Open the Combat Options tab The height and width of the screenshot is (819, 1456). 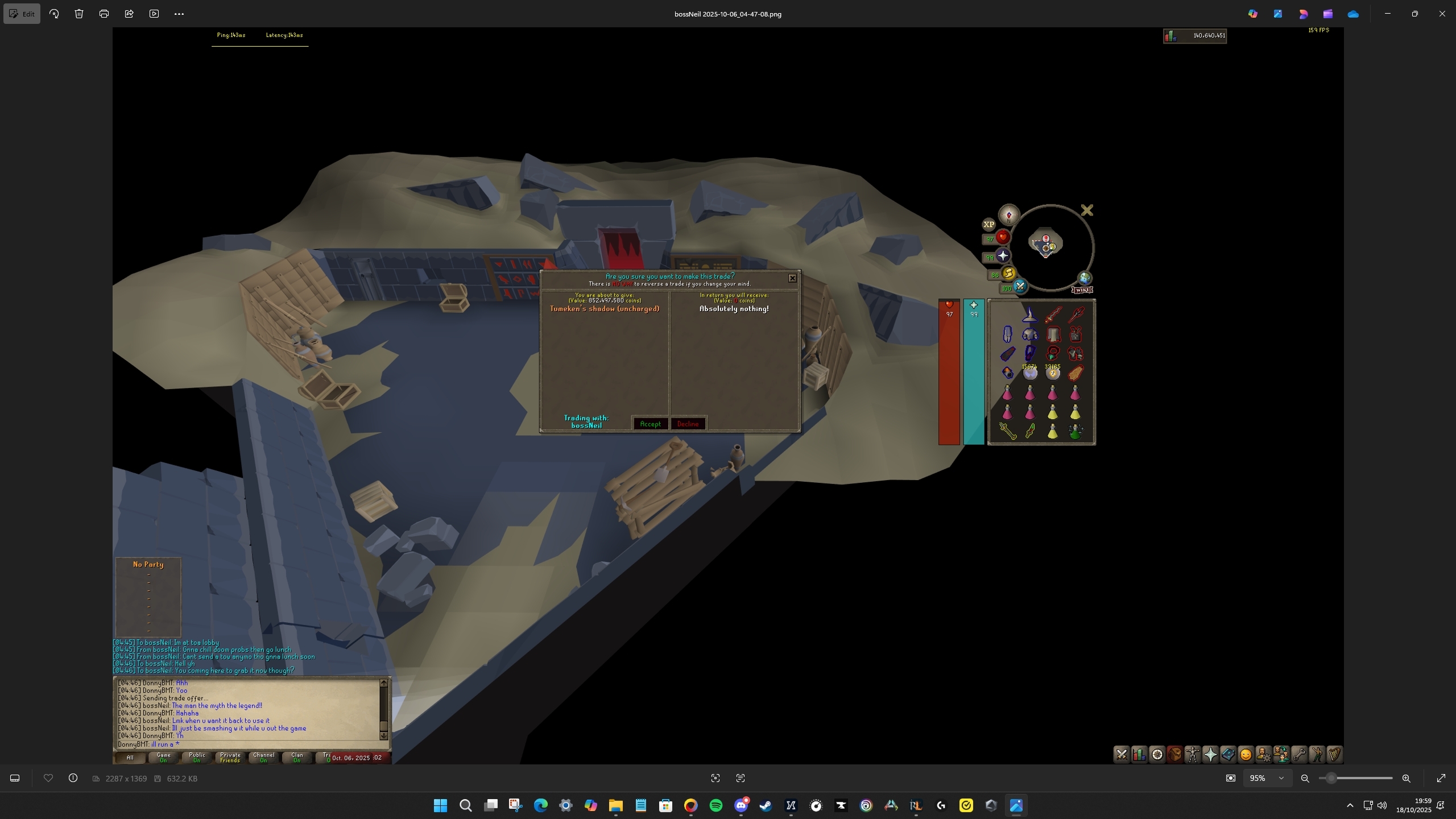coord(1122,755)
